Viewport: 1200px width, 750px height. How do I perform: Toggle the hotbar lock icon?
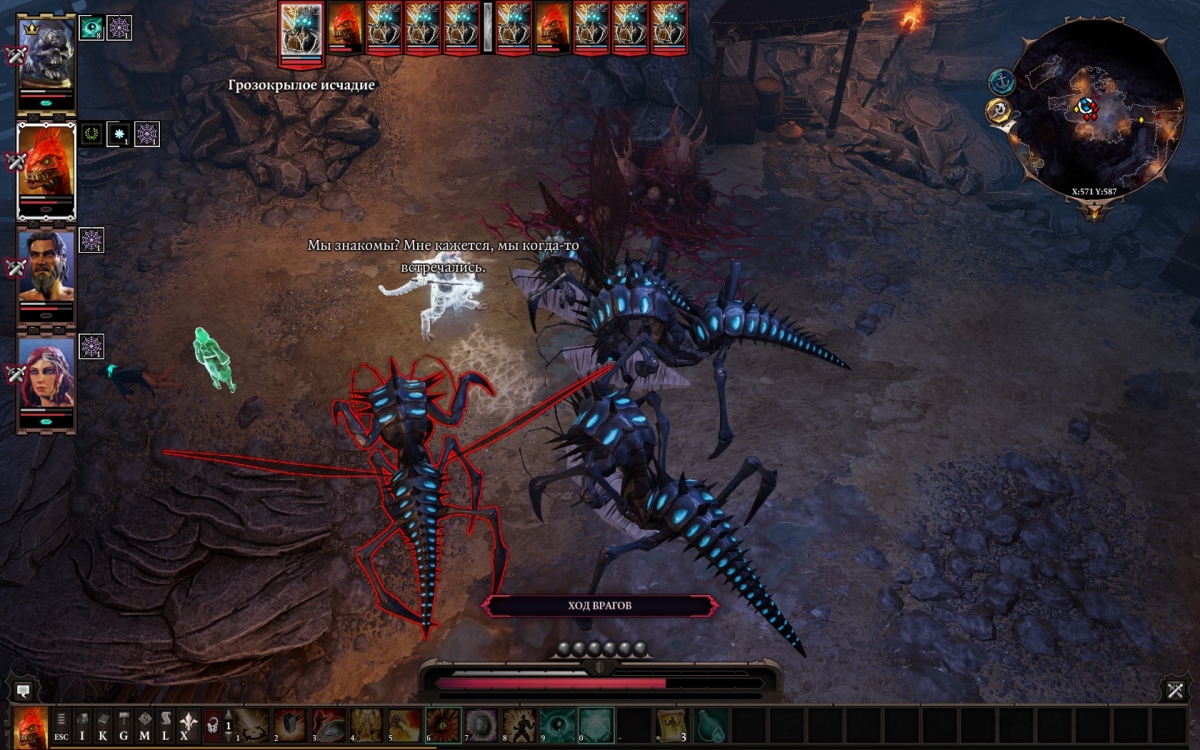coord(212,724)
